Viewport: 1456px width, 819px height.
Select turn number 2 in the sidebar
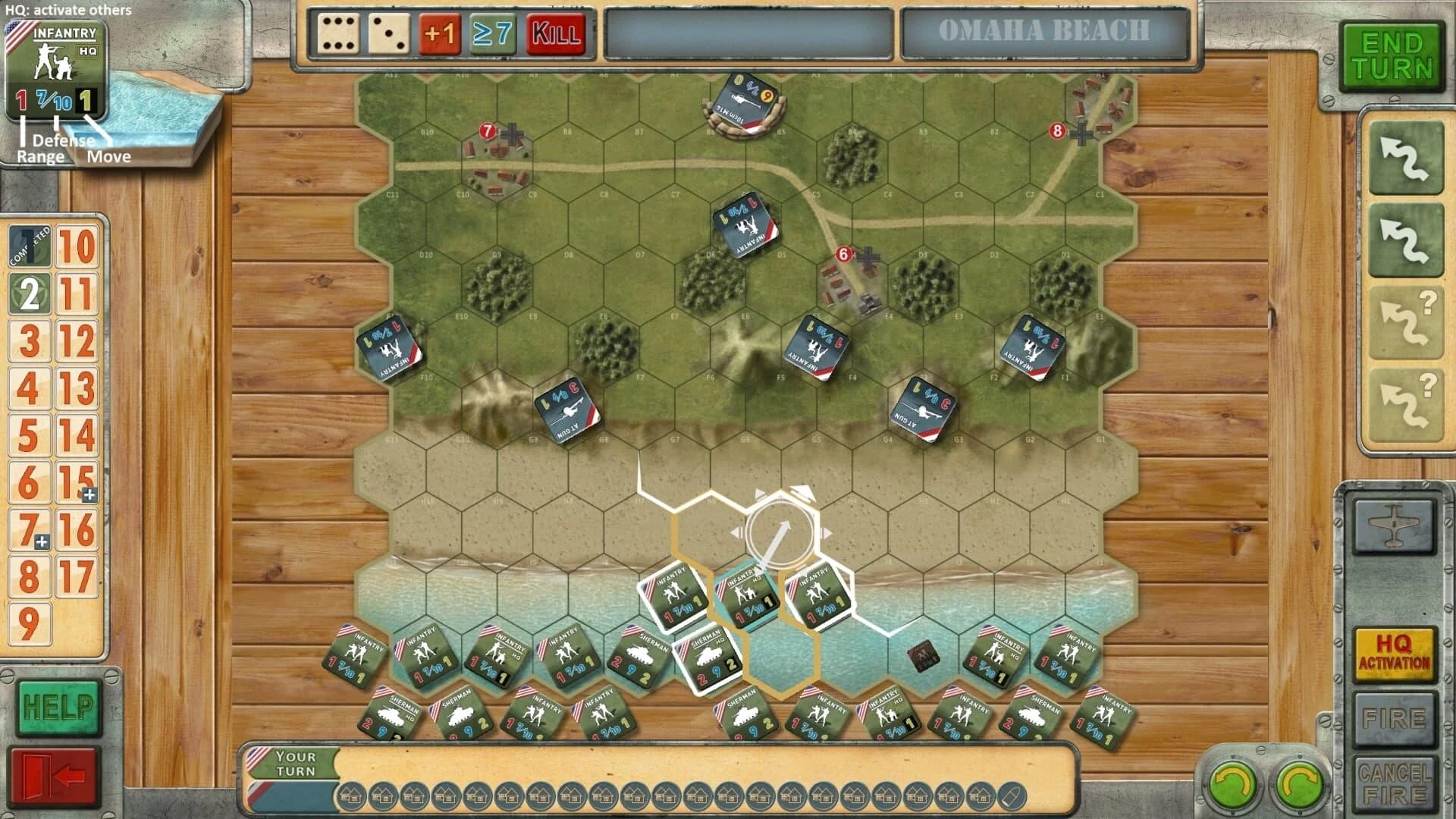[x=29, y=292]
